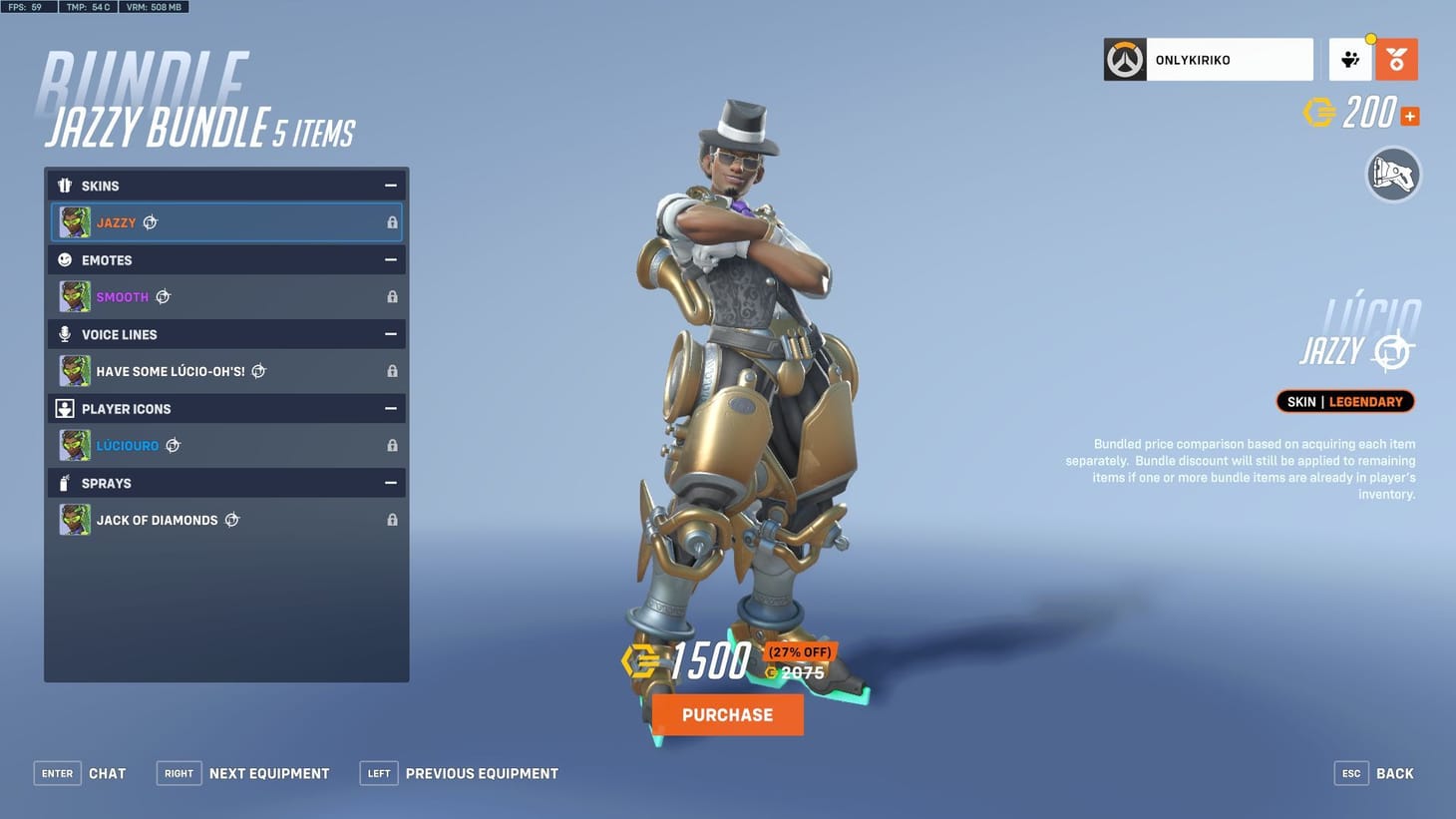The width and height of the screenshot is (1456, 819).
Task: Click Back at the bottom right
Action: 1394,773
